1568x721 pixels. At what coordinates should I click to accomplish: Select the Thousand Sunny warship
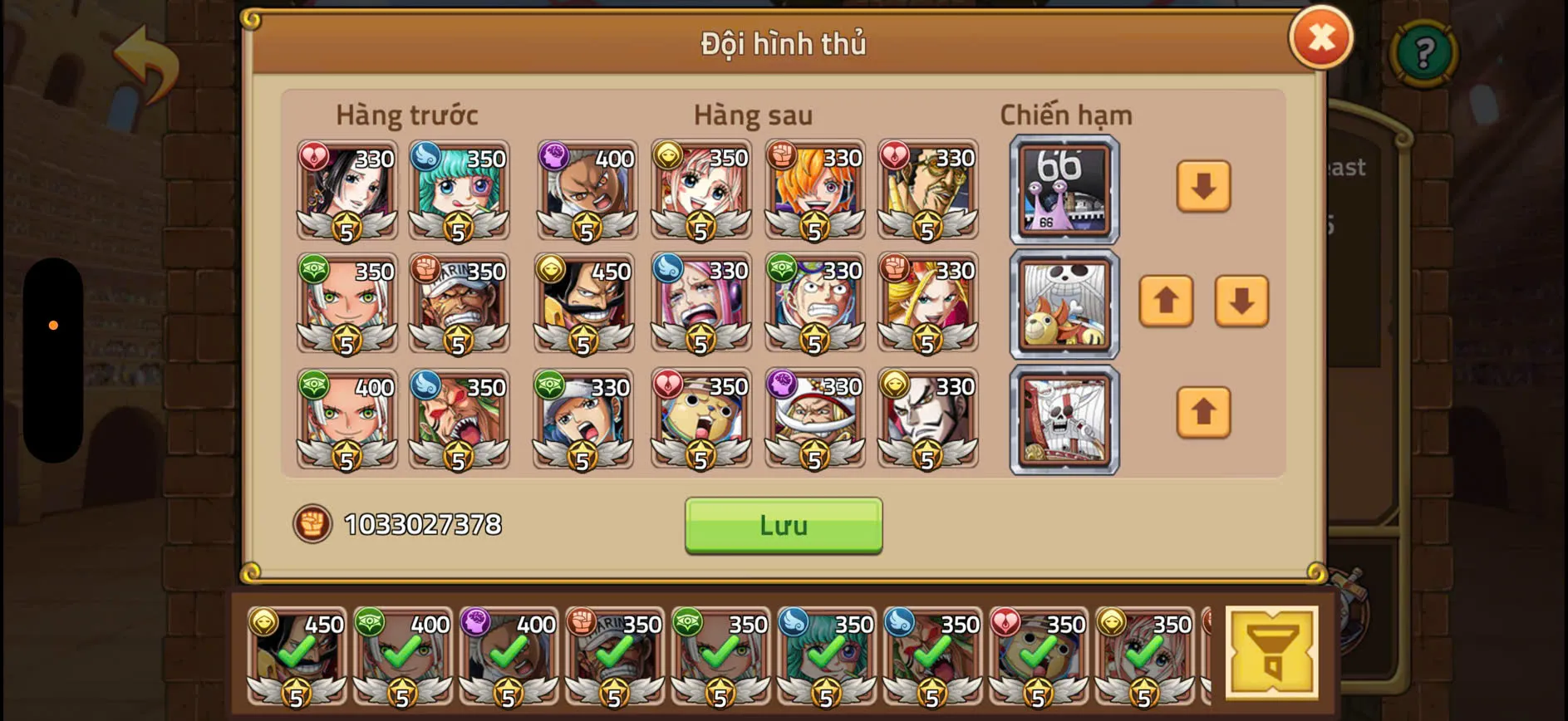click(1064, 305)
